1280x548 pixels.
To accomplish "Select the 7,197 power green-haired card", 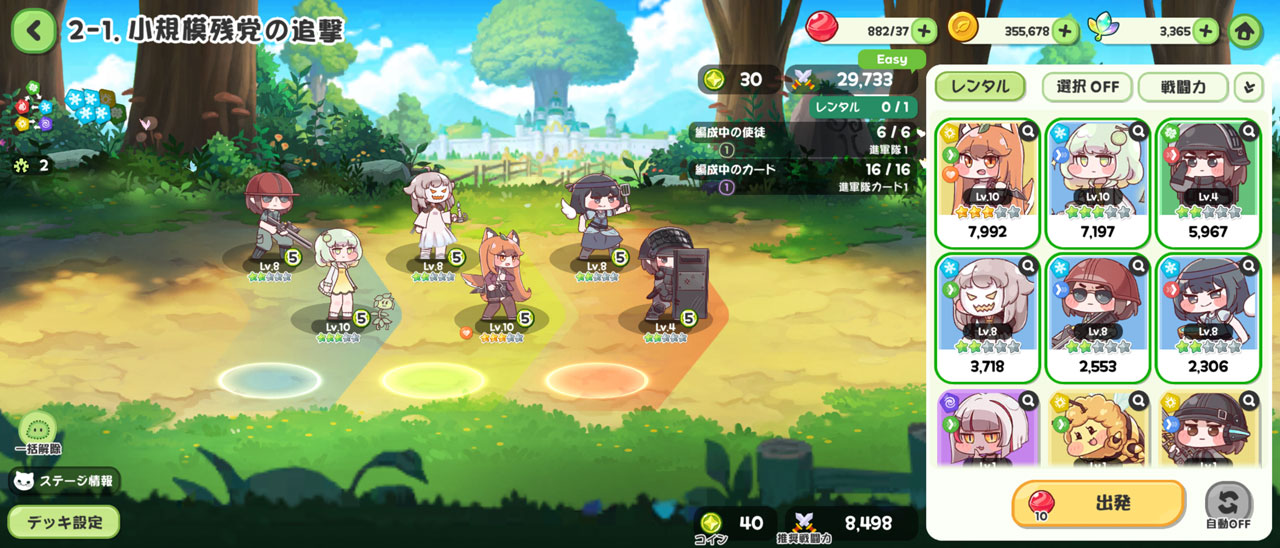I will (x=1098, y=183).
